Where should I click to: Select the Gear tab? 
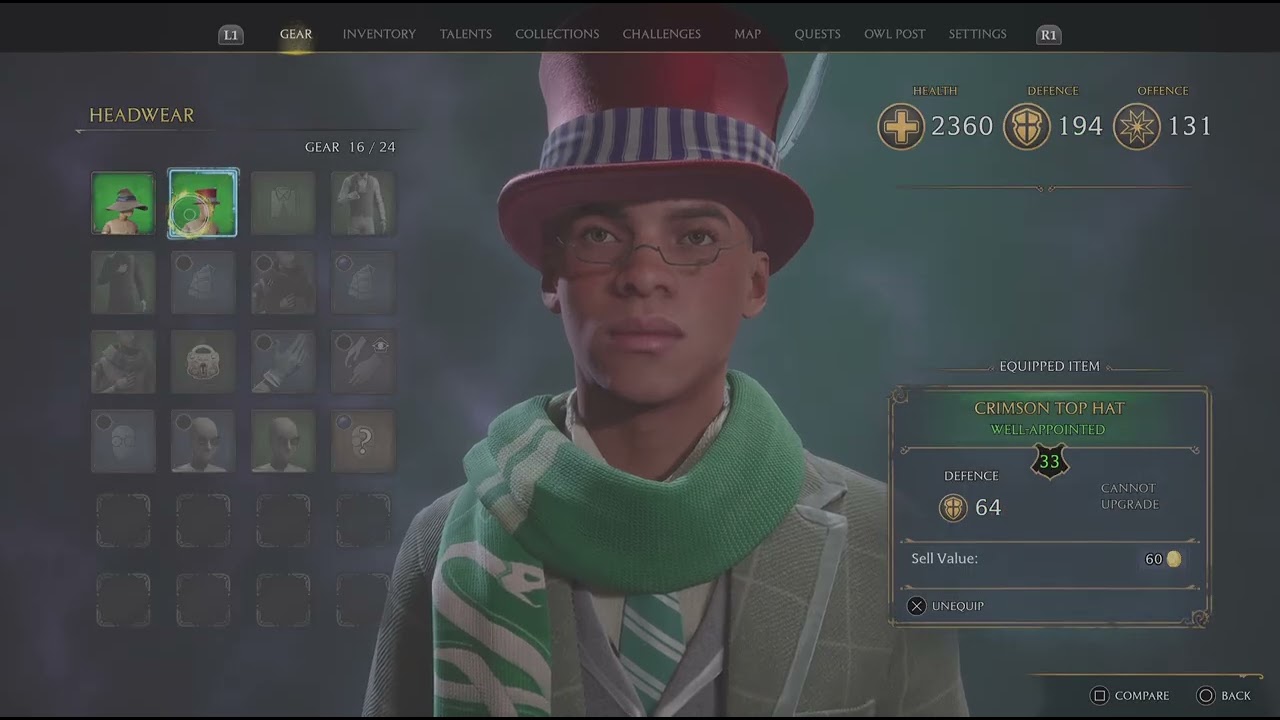[x=296, y=34]
